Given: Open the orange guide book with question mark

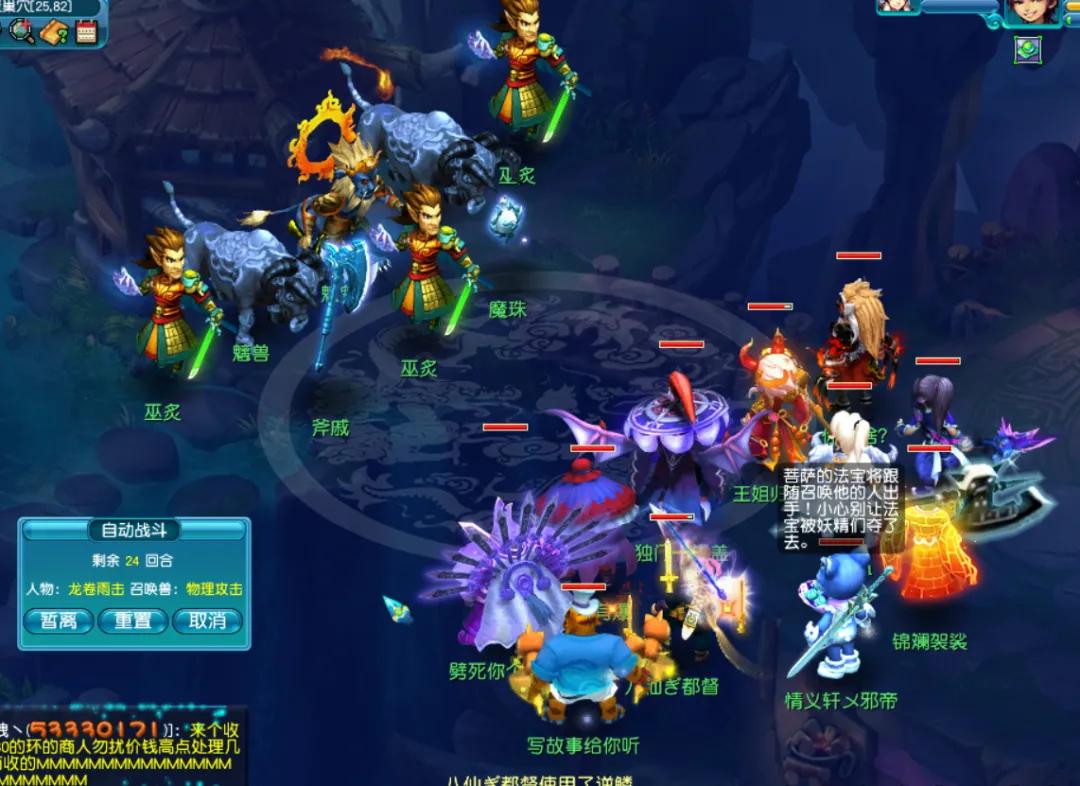Looking at the screenshot, I should pos(54,32).
